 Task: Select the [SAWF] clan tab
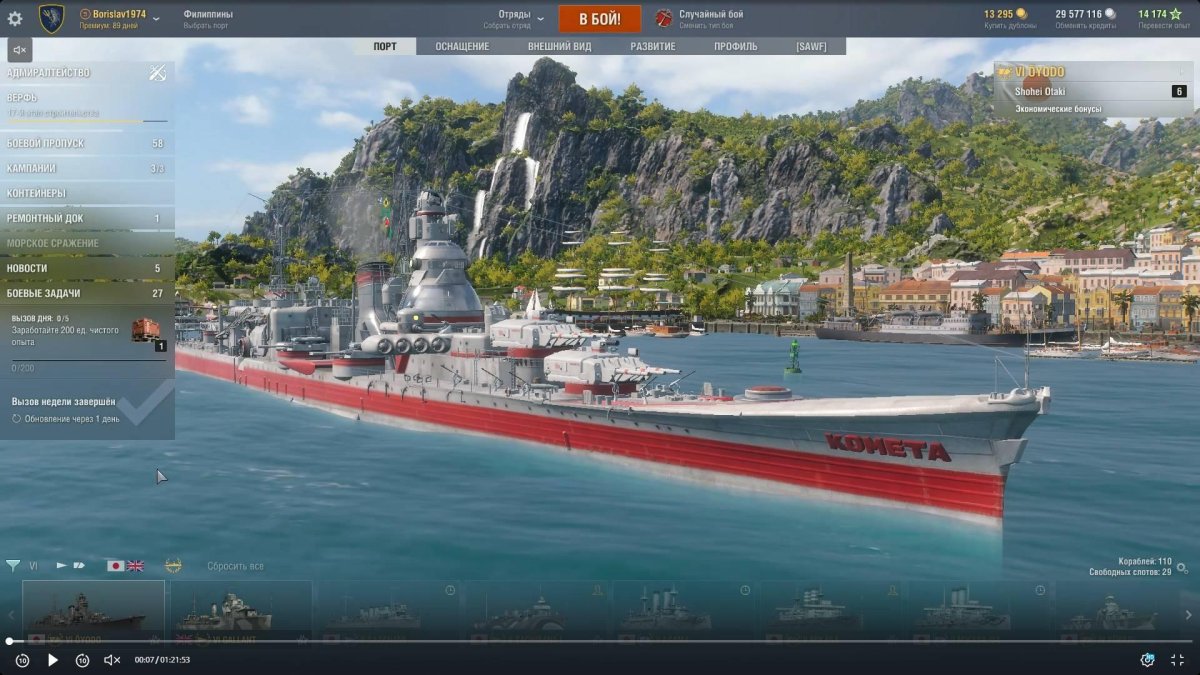[811, 46]
